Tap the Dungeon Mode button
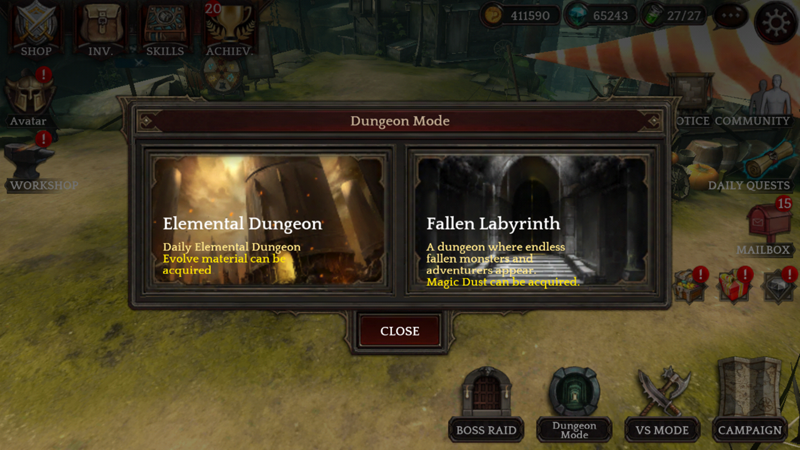Viewport: 800px width, 450px height. pyautogui.click(x=574, y=405)
